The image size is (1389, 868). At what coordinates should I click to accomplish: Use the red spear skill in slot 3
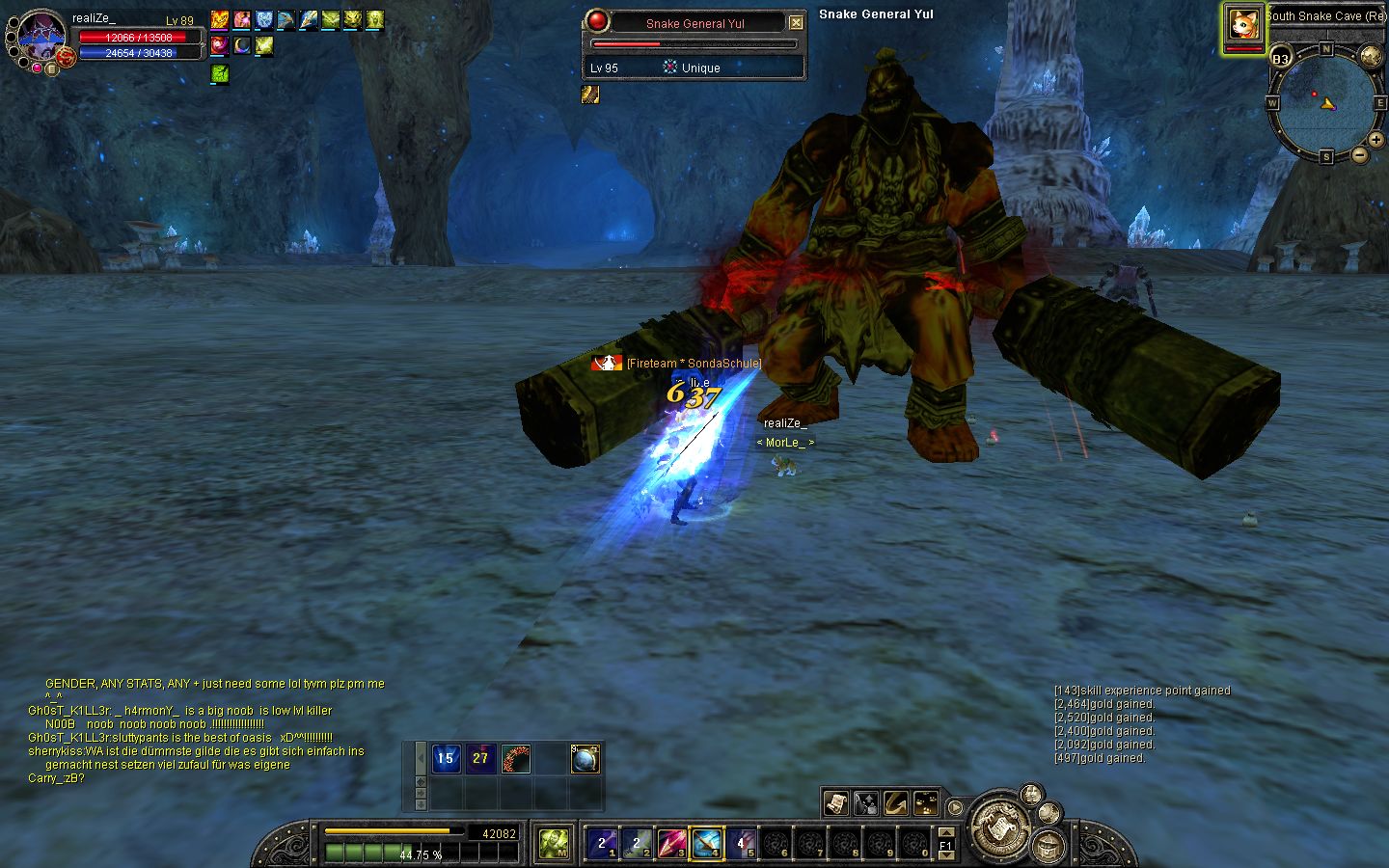(670, 844)
